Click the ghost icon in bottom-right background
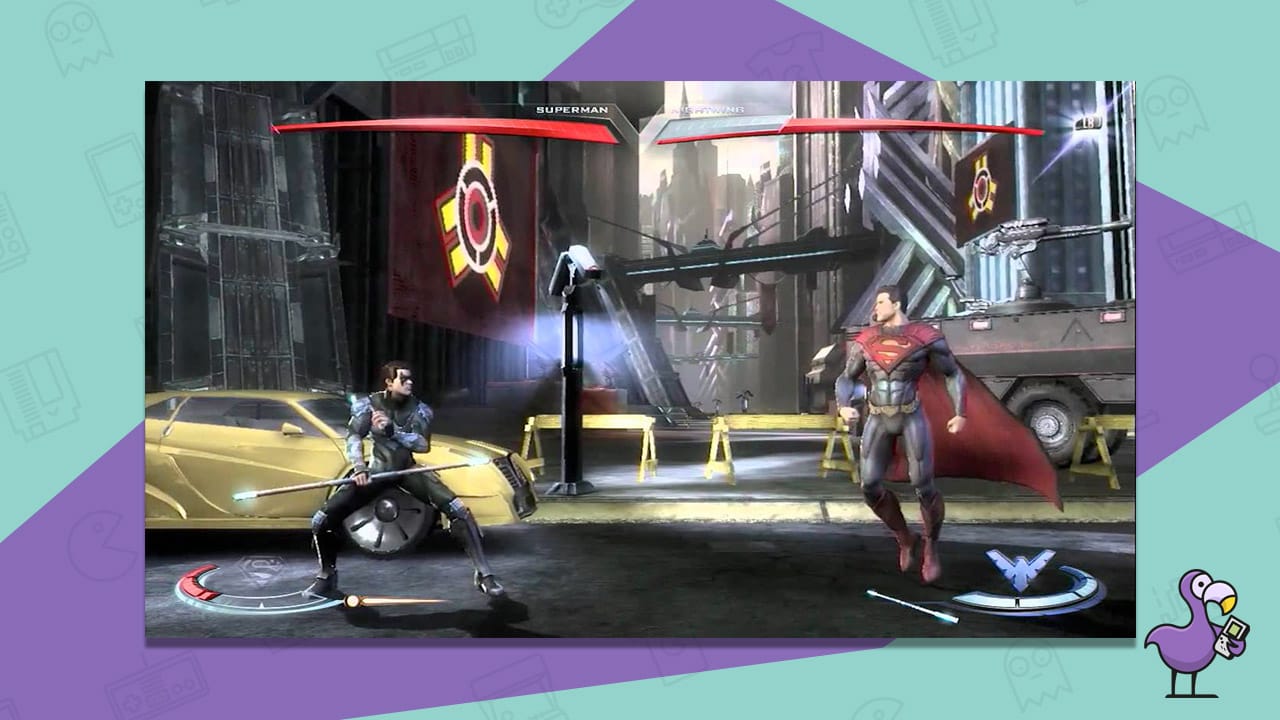 pyautogui.click(x=1031, y=675)
